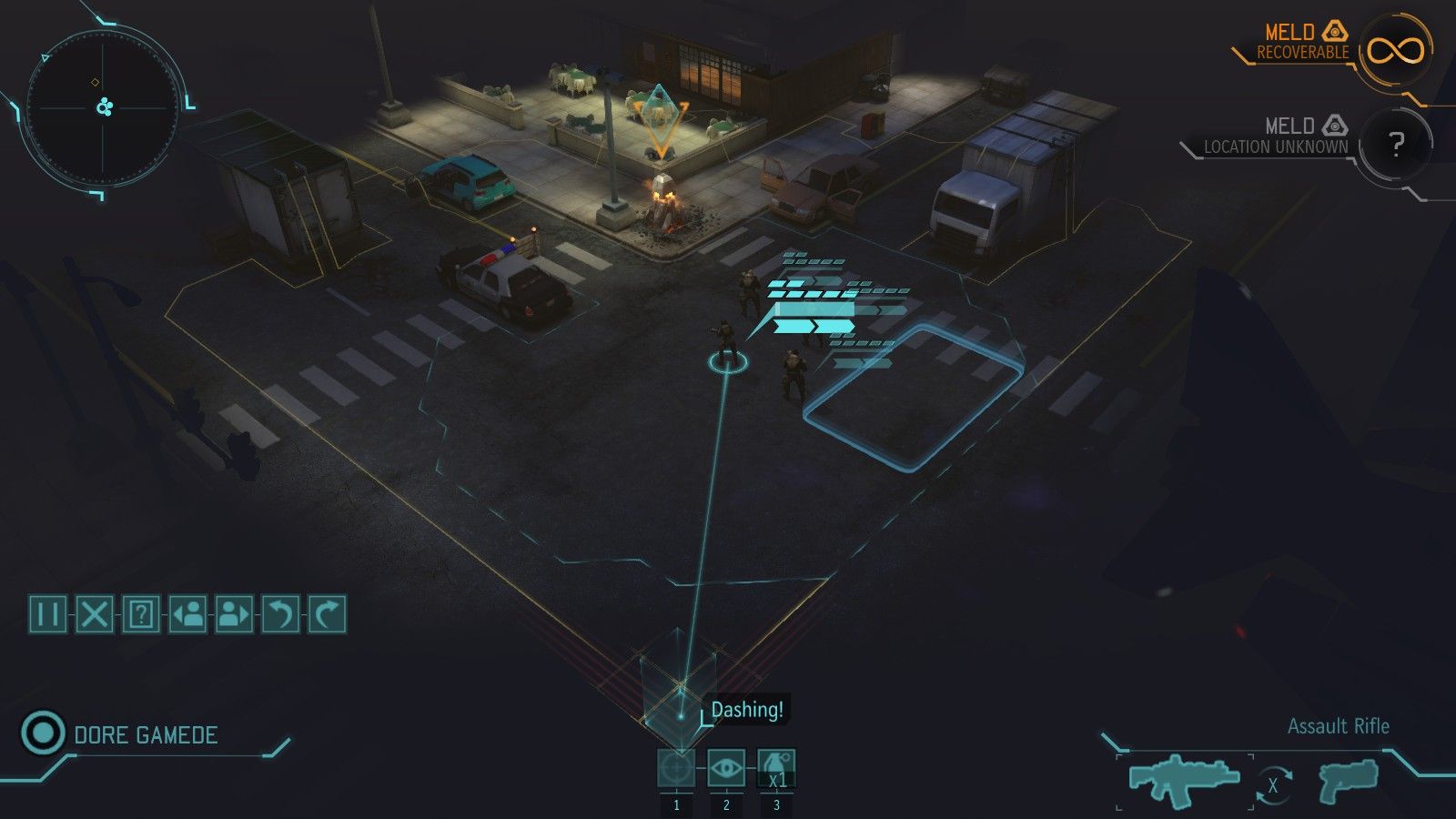
Task: Select the Fire Weapon ability in slot 1
Action: point(677,767)
